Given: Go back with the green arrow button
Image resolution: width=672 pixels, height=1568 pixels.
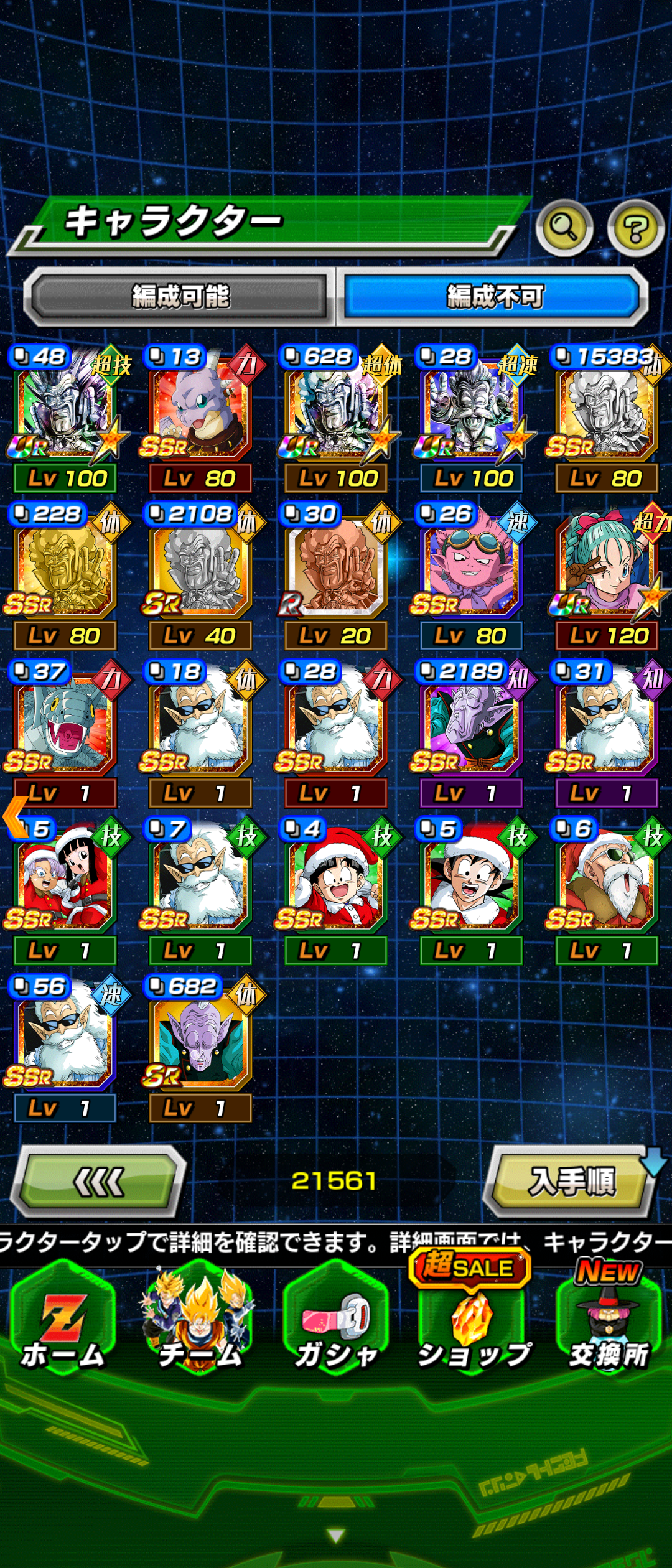Looking at the screenshot, I should tap(100, 1181).
